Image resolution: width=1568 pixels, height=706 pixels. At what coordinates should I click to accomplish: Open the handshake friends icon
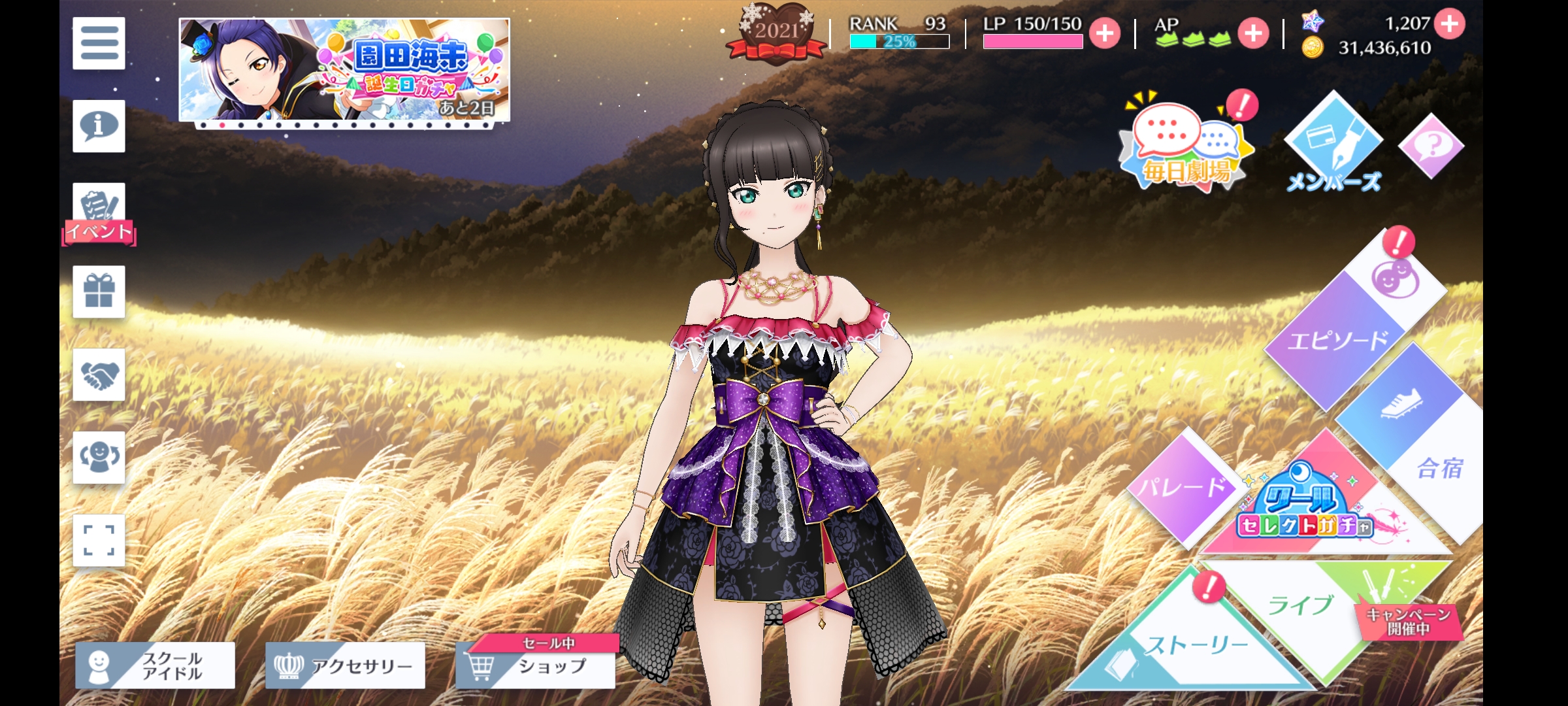99,375
